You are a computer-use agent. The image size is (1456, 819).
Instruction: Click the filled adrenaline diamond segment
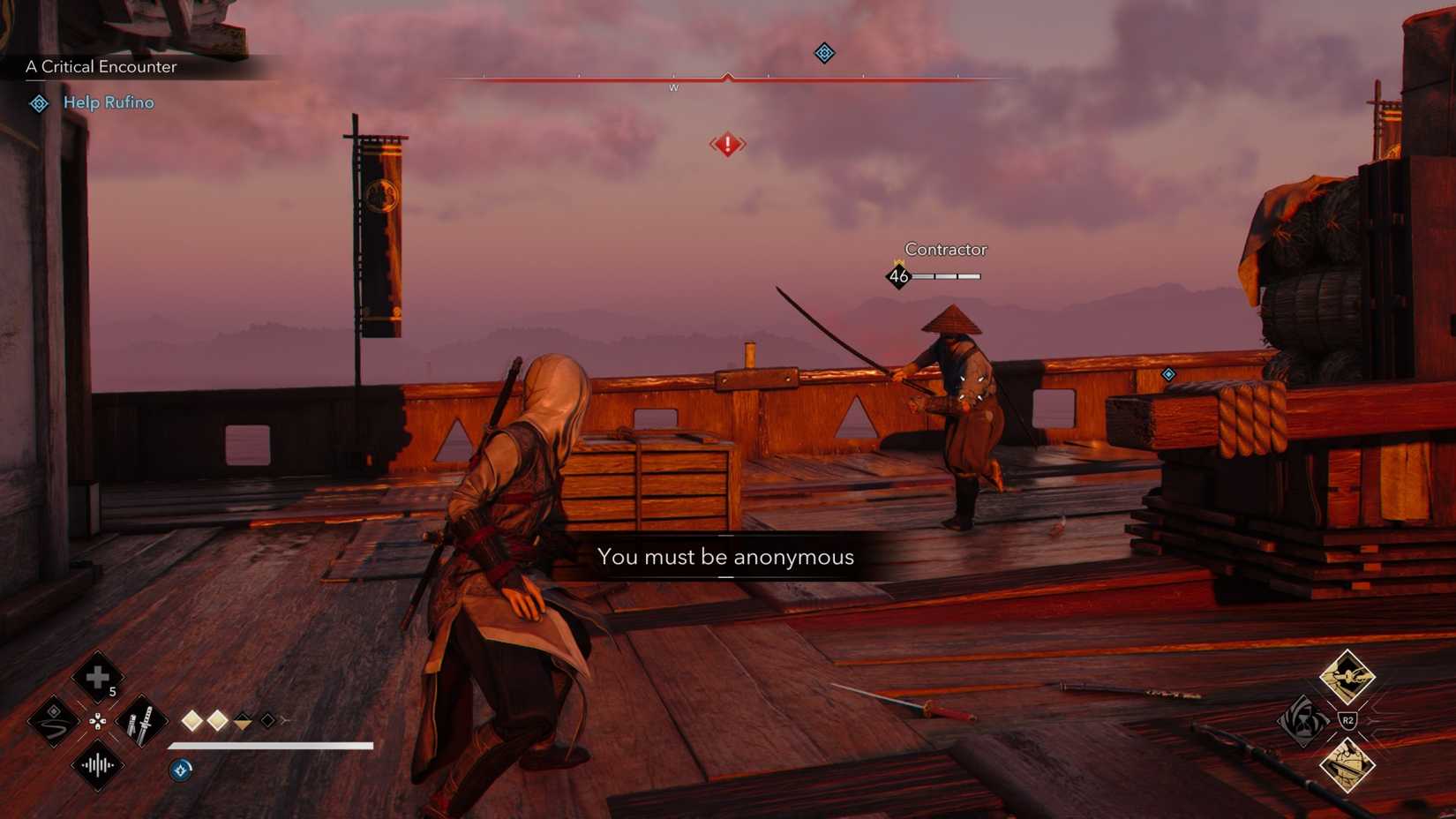192,721
